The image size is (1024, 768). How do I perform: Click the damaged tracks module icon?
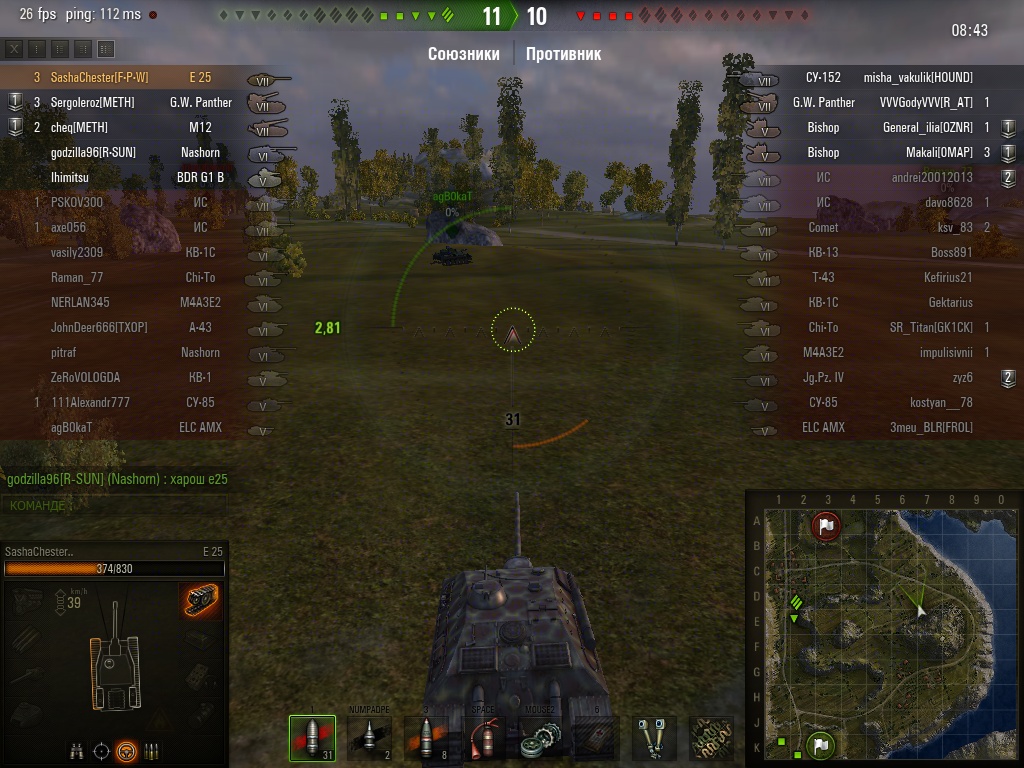tap(201, 601)
